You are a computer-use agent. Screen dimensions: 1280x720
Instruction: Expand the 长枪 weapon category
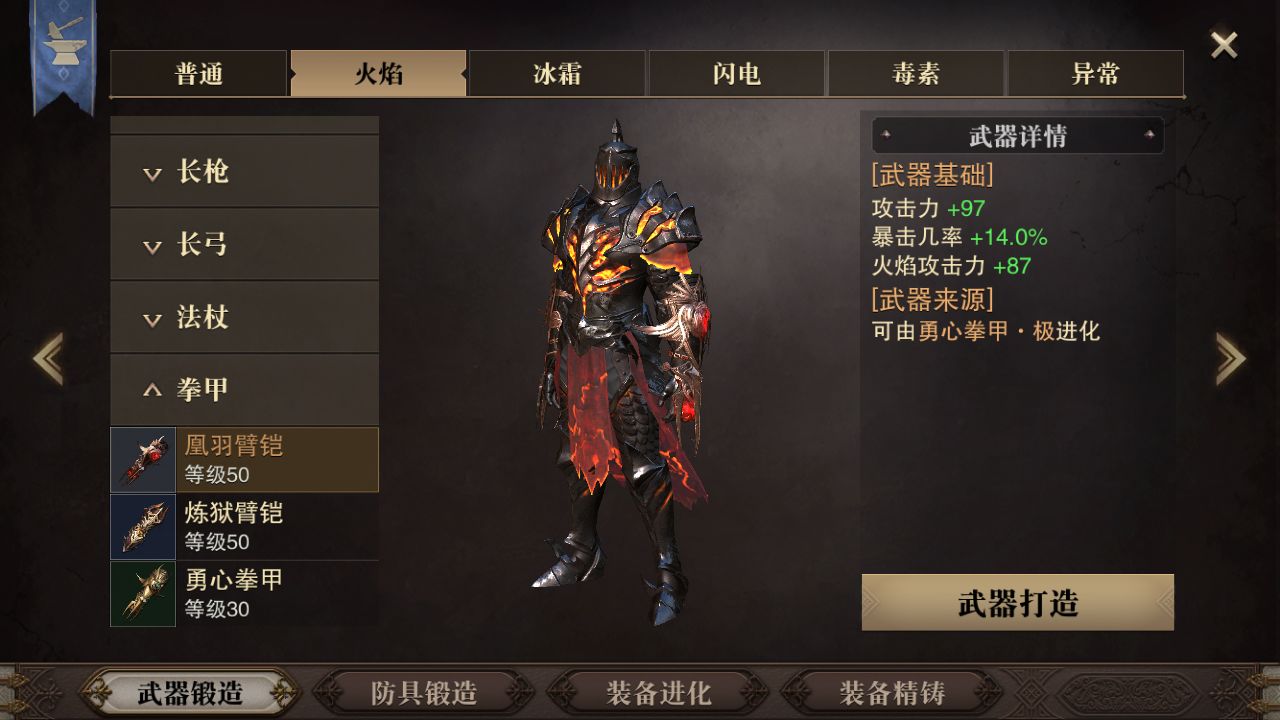[244, 172]
